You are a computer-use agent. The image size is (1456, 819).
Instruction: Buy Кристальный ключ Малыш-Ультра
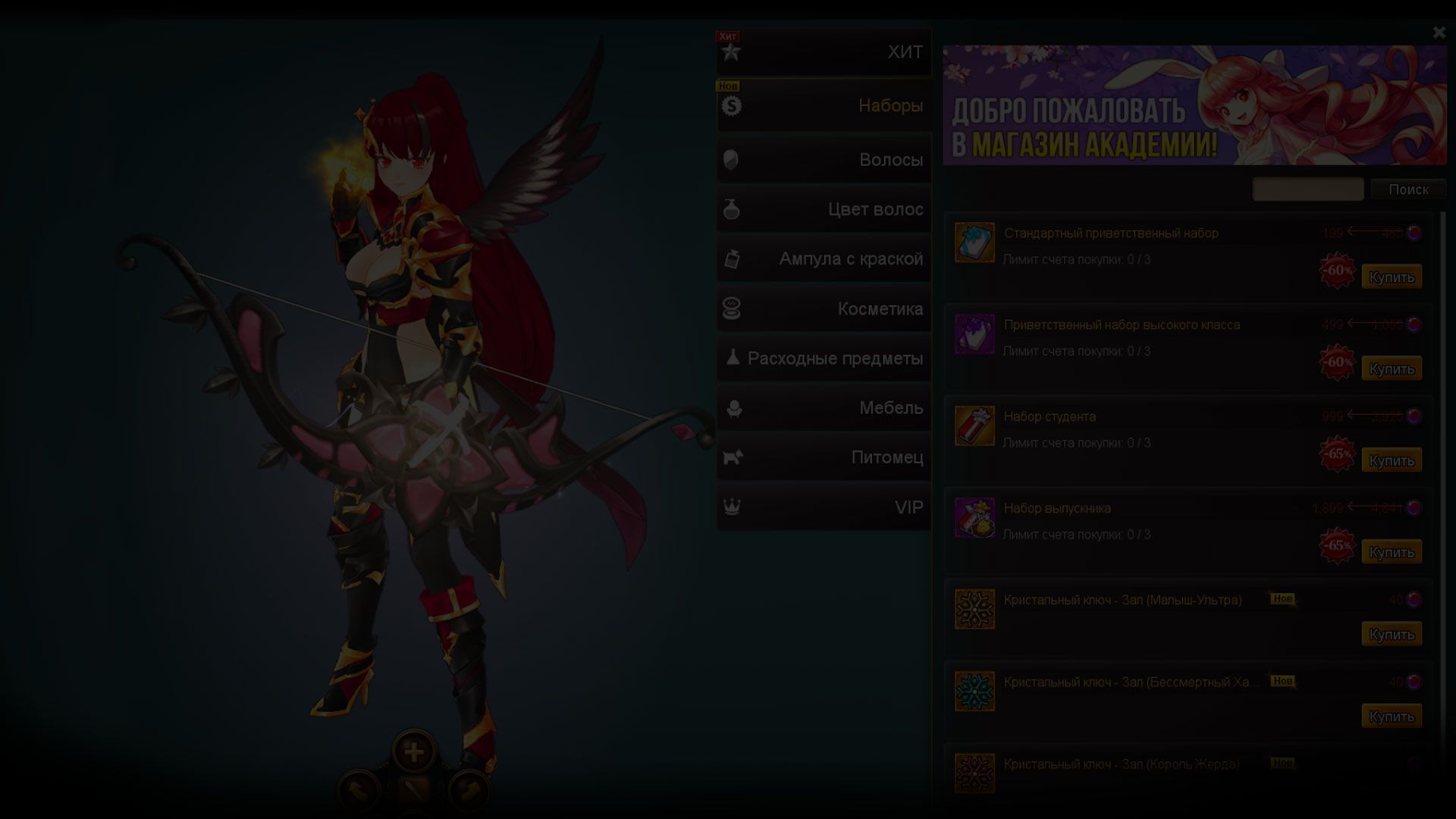[x=1391, y=635]
